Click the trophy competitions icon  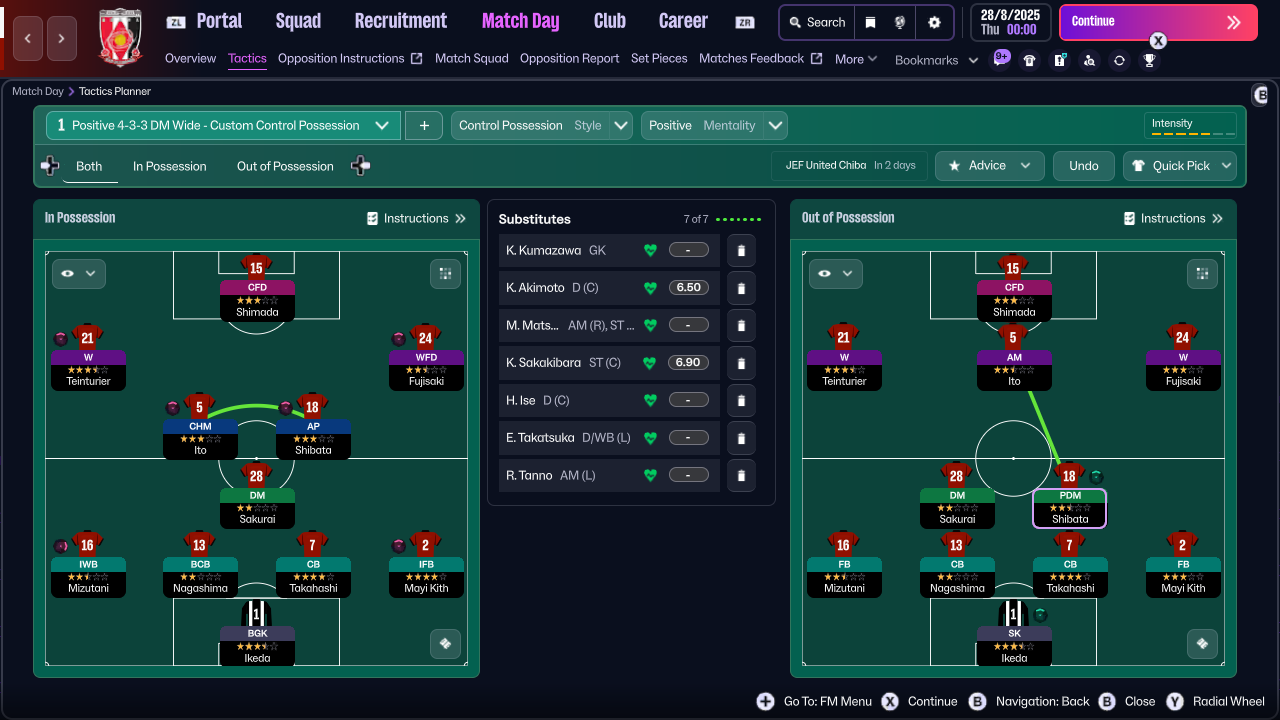[1150, 60]
